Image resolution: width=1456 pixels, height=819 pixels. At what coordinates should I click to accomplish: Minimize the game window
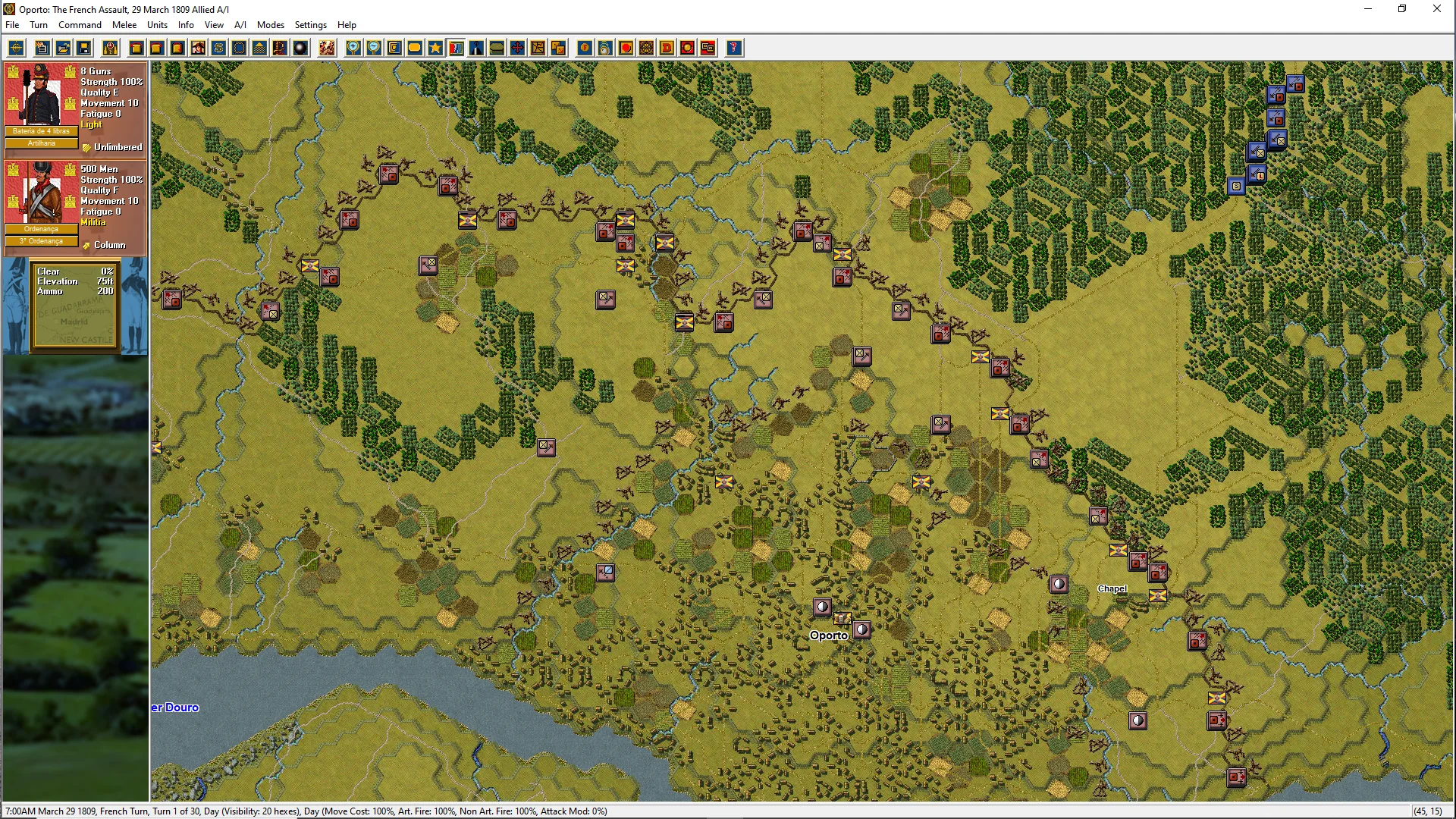[1368, 9]
